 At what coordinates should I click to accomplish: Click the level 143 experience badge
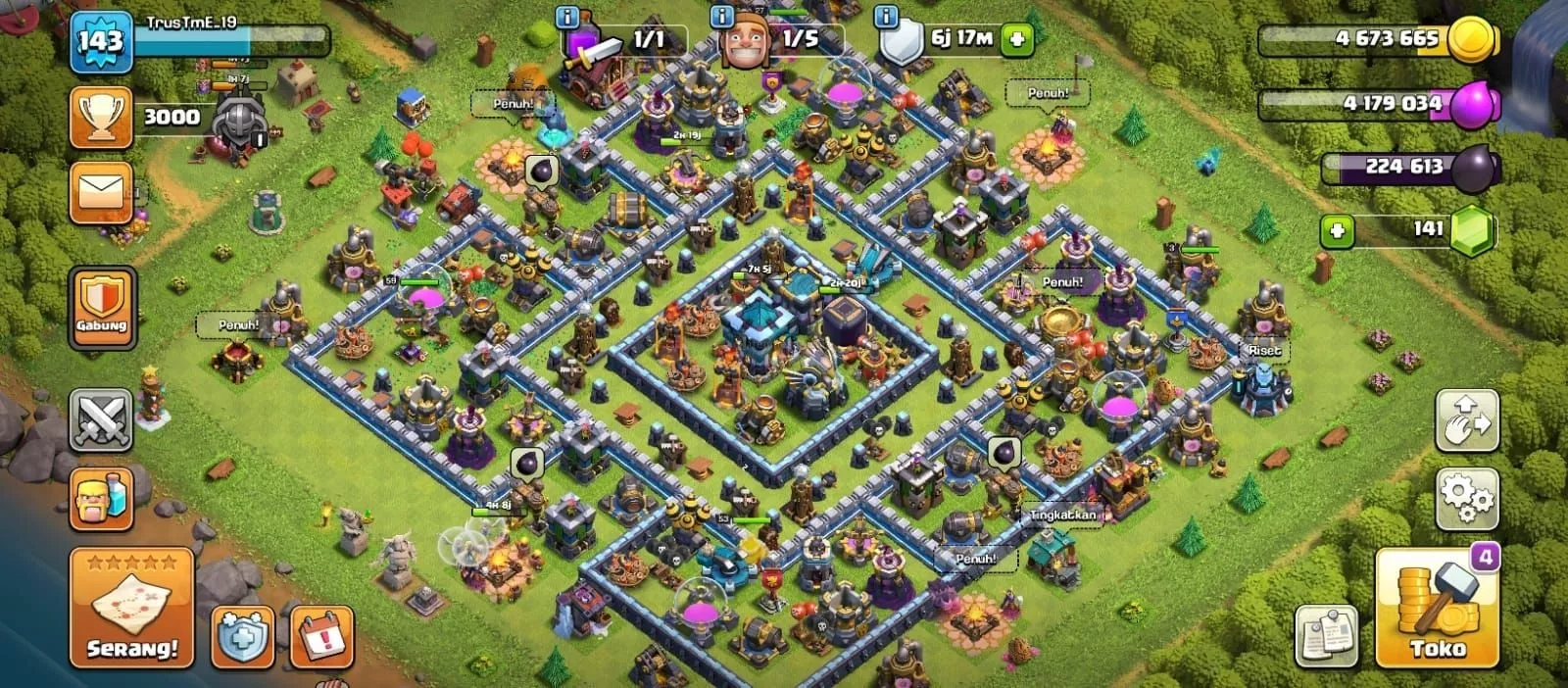point(101,41)
